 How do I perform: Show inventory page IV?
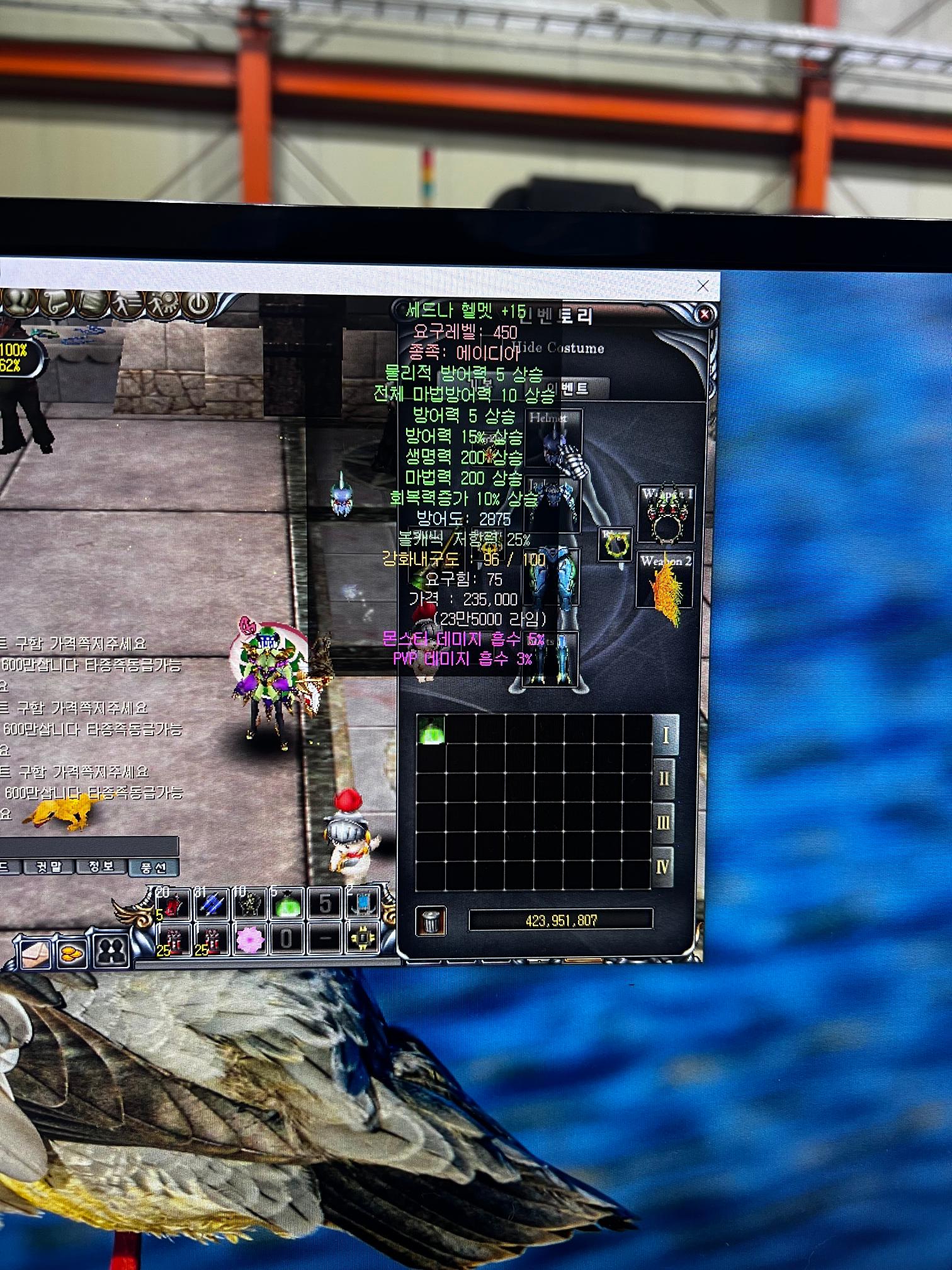pyautogui.click(x=662, y=867)
